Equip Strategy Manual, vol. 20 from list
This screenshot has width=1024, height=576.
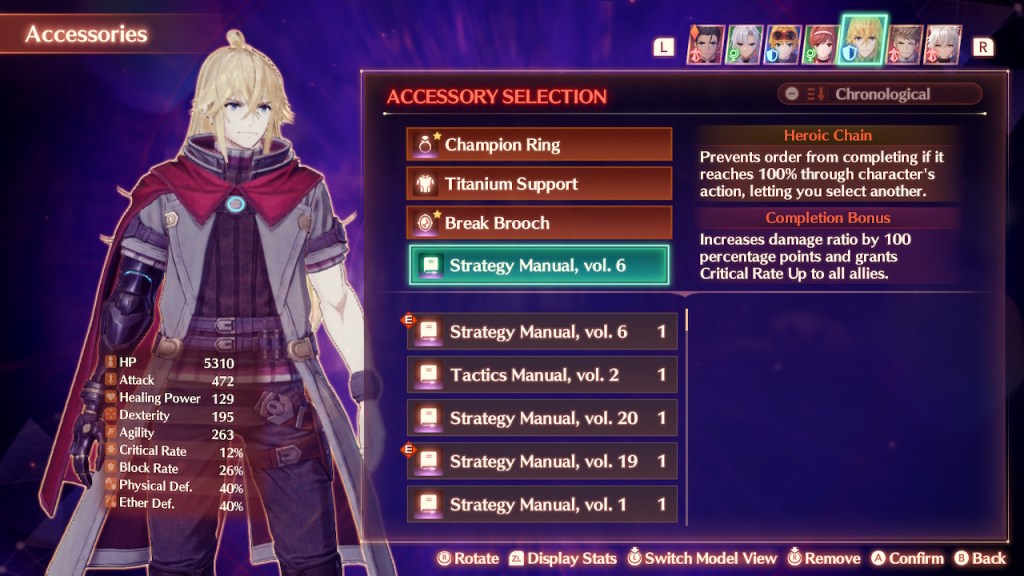[x=542, y=418]
